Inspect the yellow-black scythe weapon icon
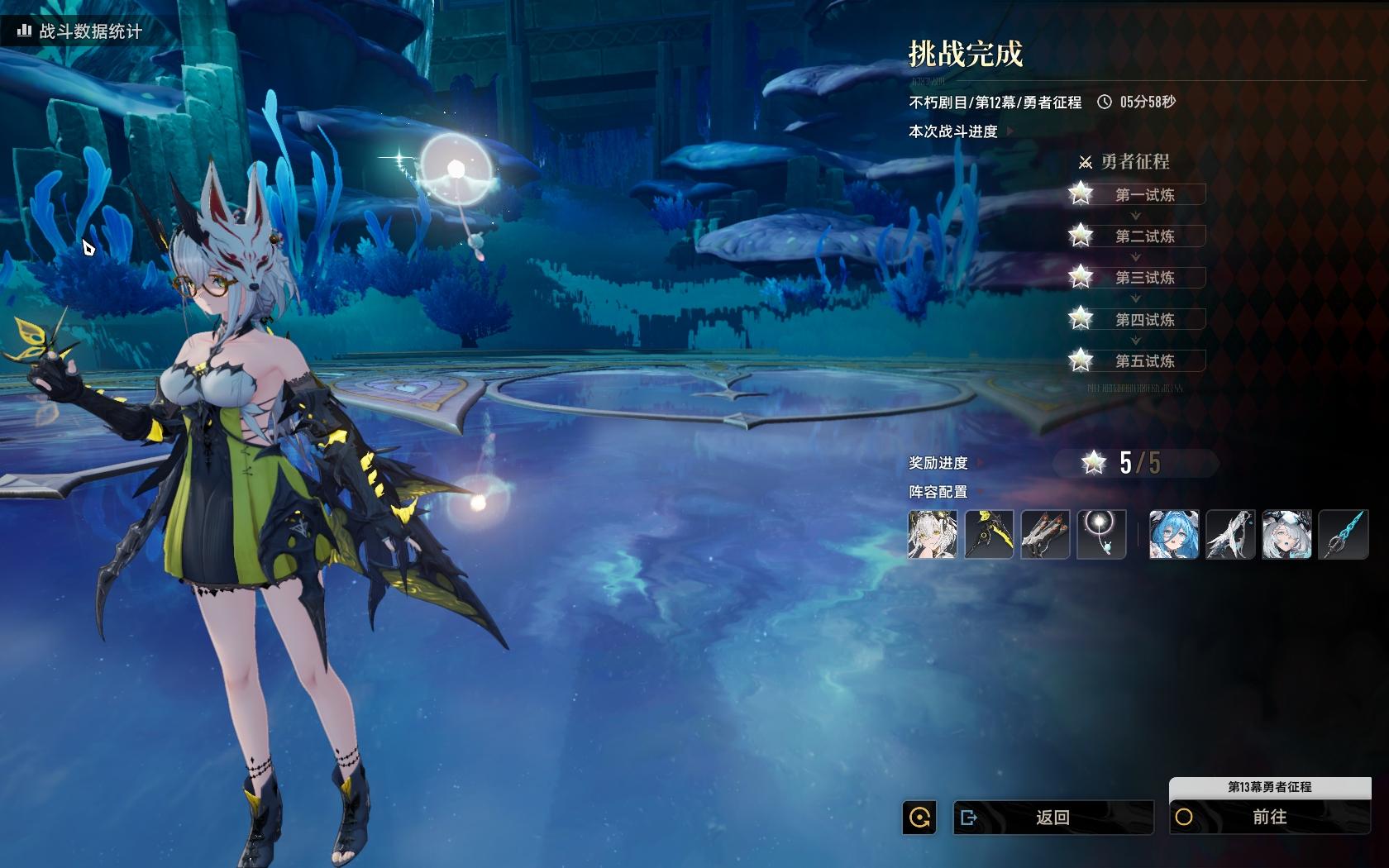This screenshot has height=868, width=1389. (989, 534)
